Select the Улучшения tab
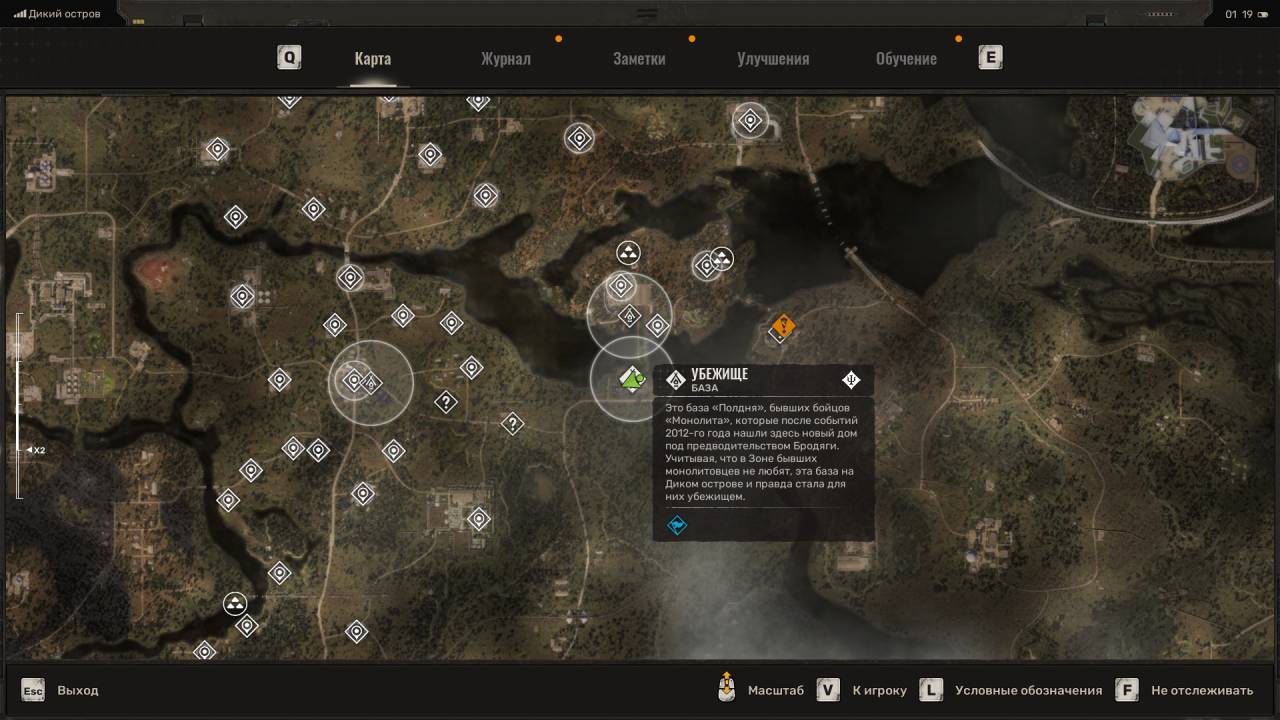This screenshot has width=1280, height=720. [x=773, y=58]
